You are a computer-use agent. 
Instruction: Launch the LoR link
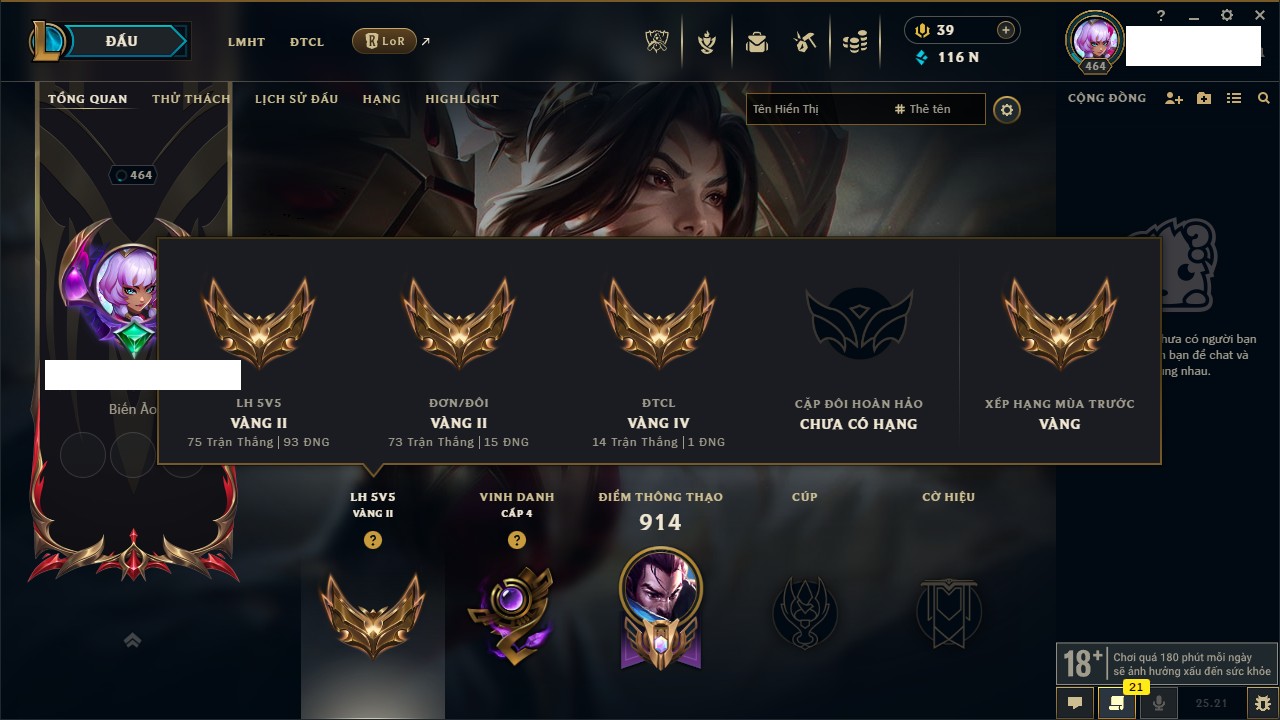[x=385, y=41]
